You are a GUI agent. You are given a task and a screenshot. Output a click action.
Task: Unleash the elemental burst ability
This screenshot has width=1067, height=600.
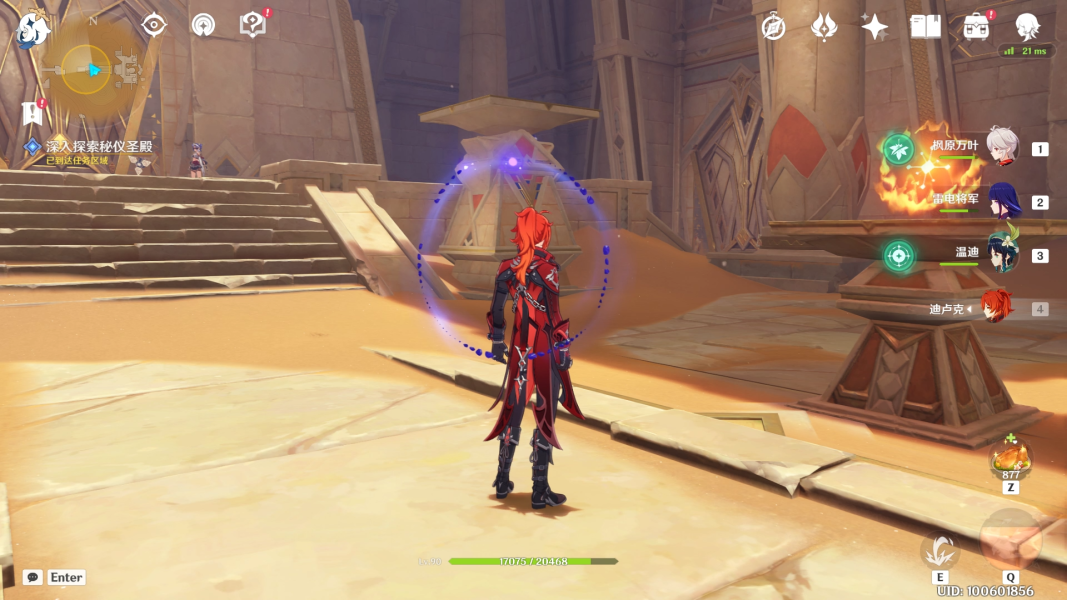(1010, 541)
